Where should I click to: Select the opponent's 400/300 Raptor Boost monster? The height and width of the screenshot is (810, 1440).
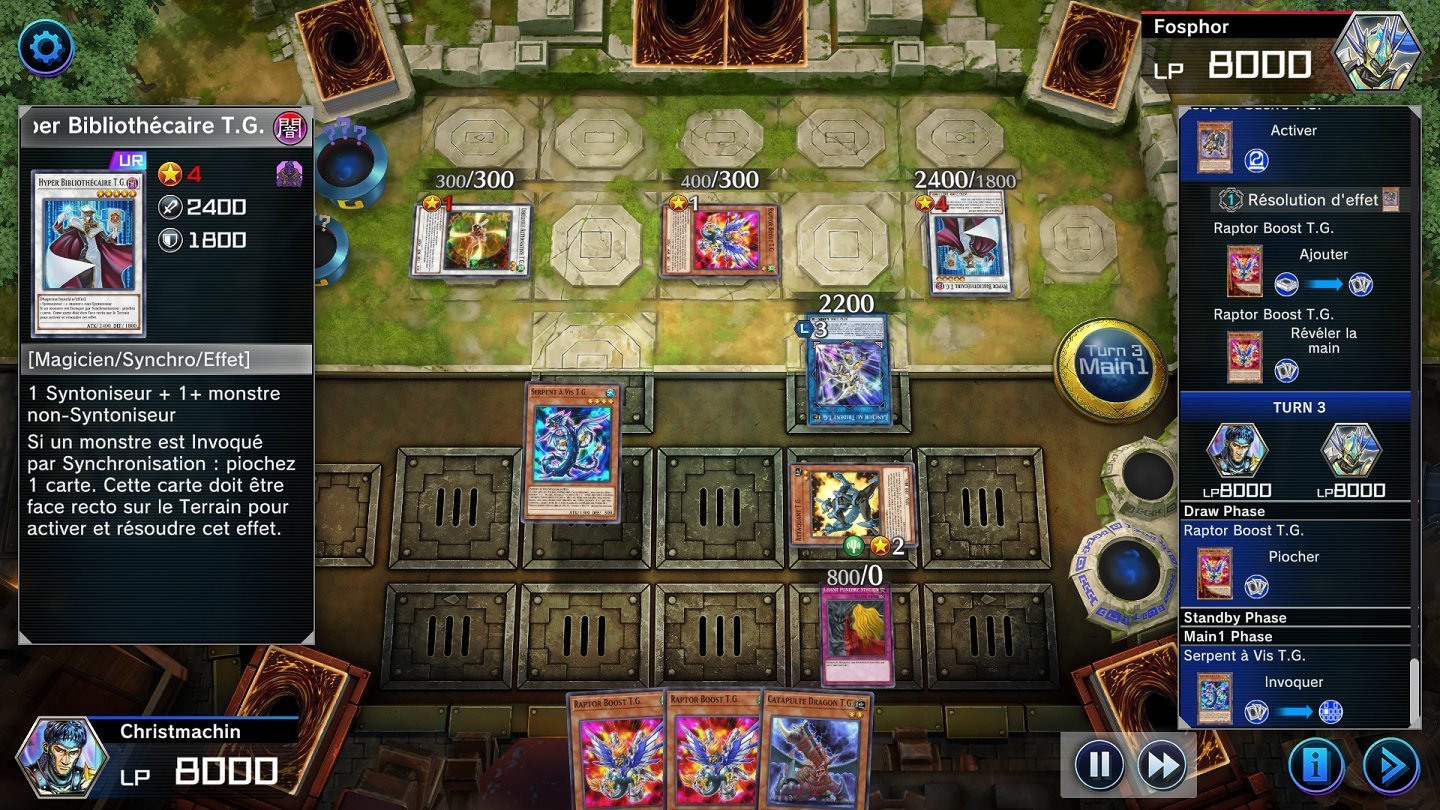click(719, 241)
